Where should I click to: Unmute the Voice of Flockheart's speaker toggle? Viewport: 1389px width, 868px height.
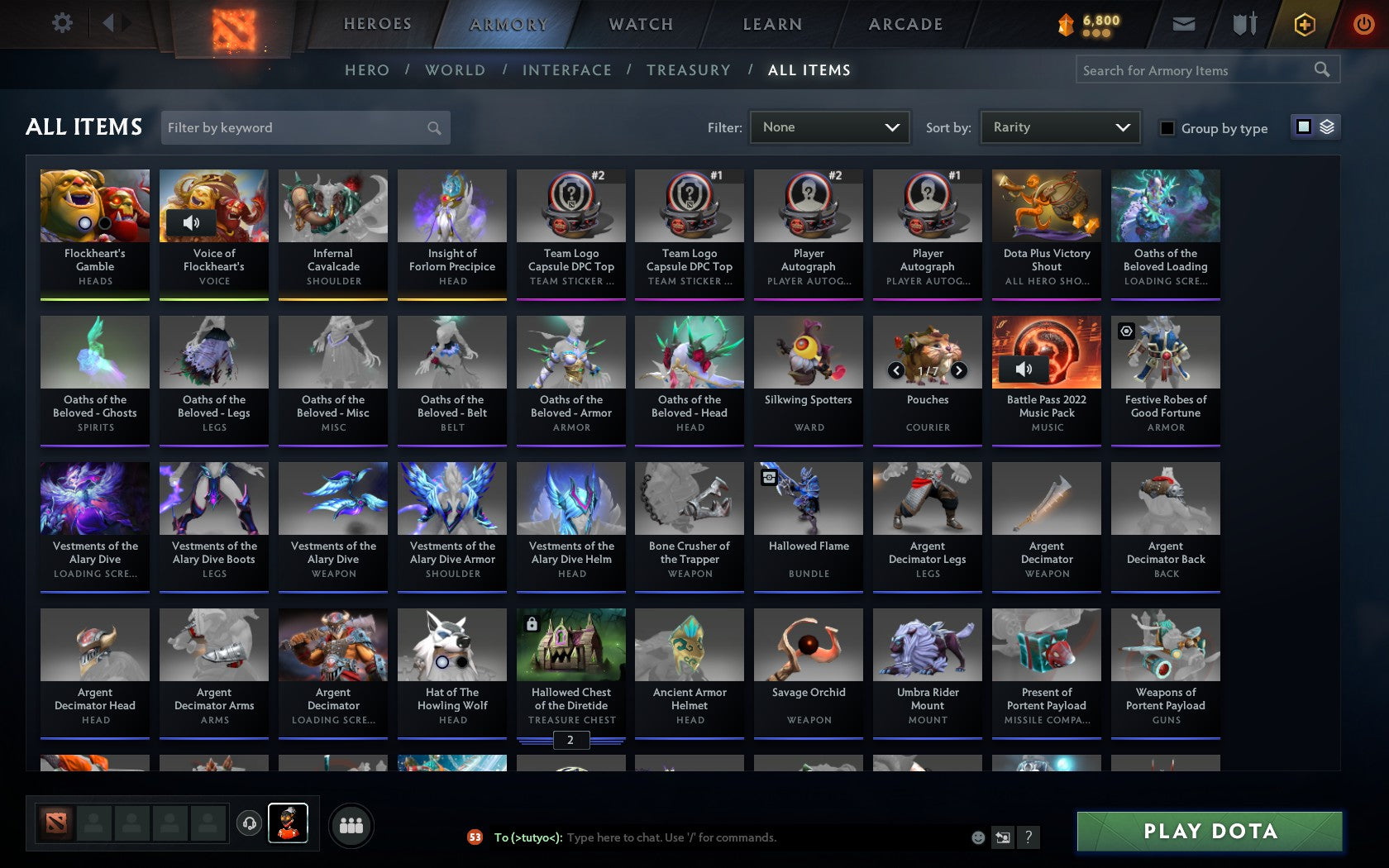coord(193,222)
